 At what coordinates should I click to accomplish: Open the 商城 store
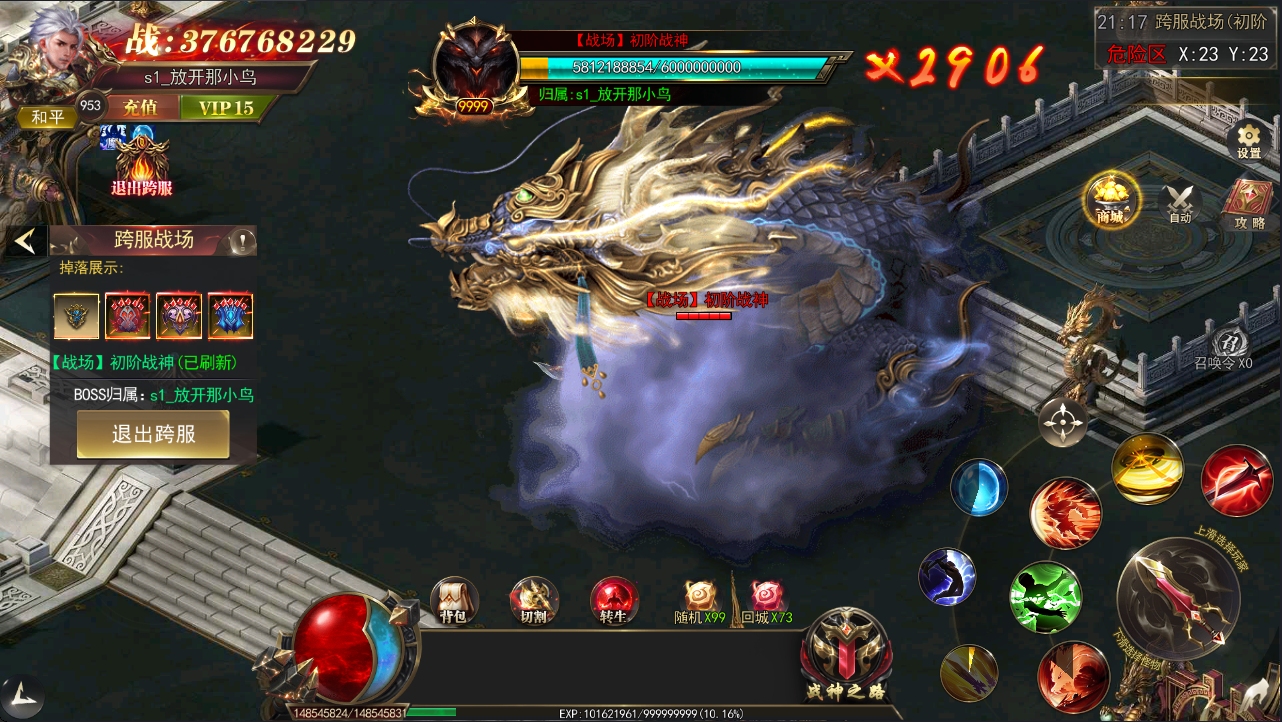(x=1109, y=198)
